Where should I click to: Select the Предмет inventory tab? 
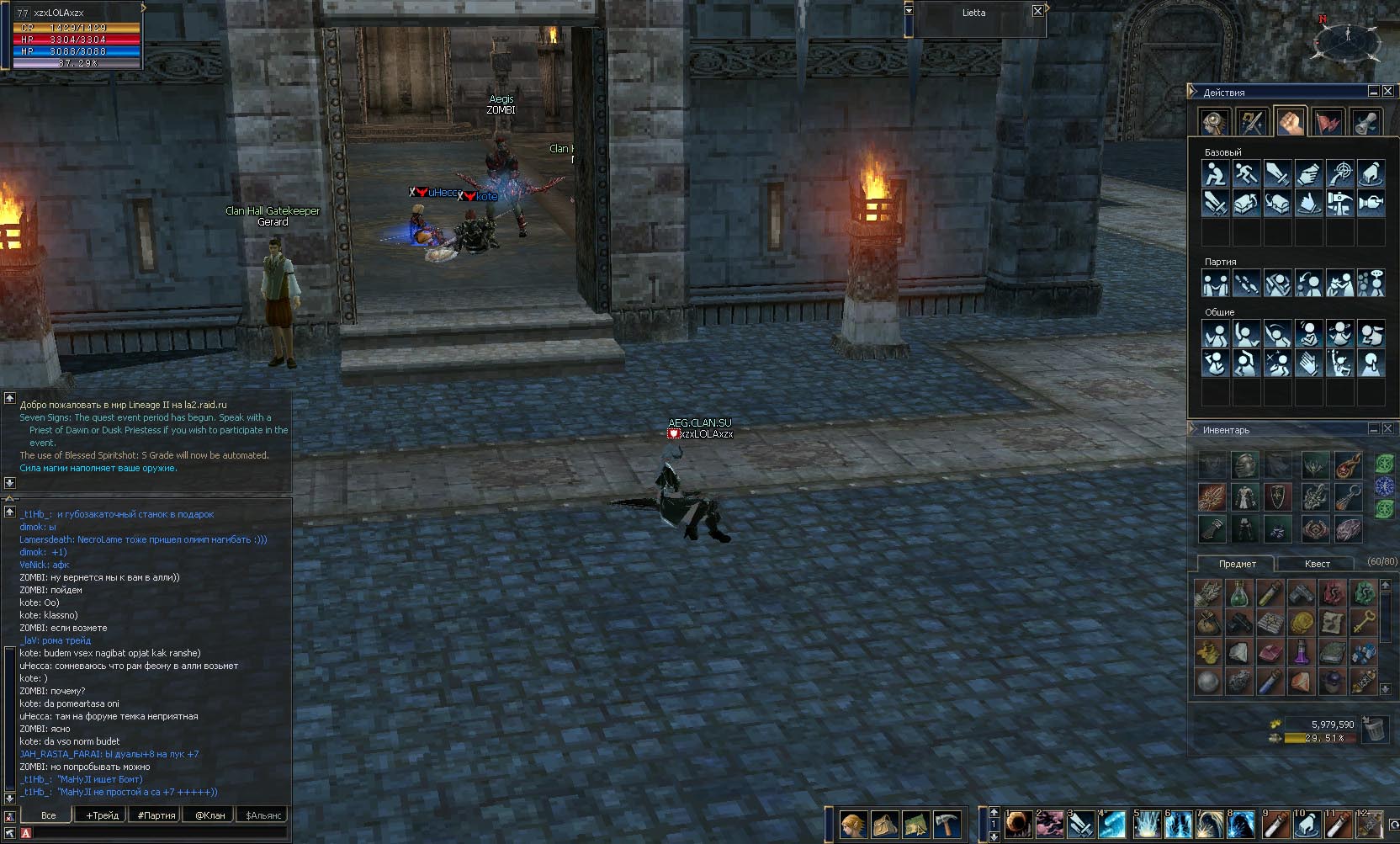click(x=1236, y=564)
